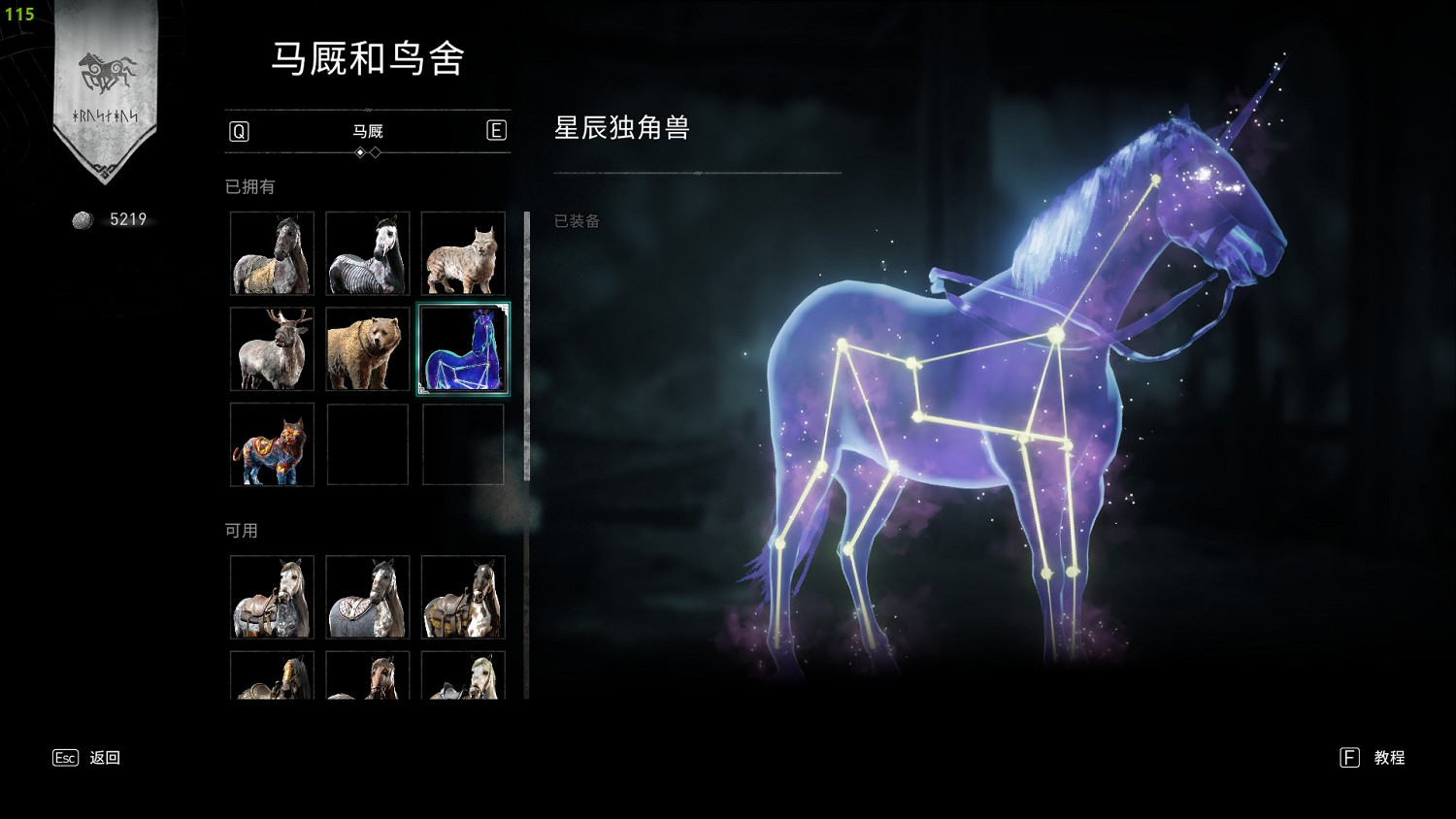Select the white-and-brown pinto horse under 可用

click(x=463, y=598)
